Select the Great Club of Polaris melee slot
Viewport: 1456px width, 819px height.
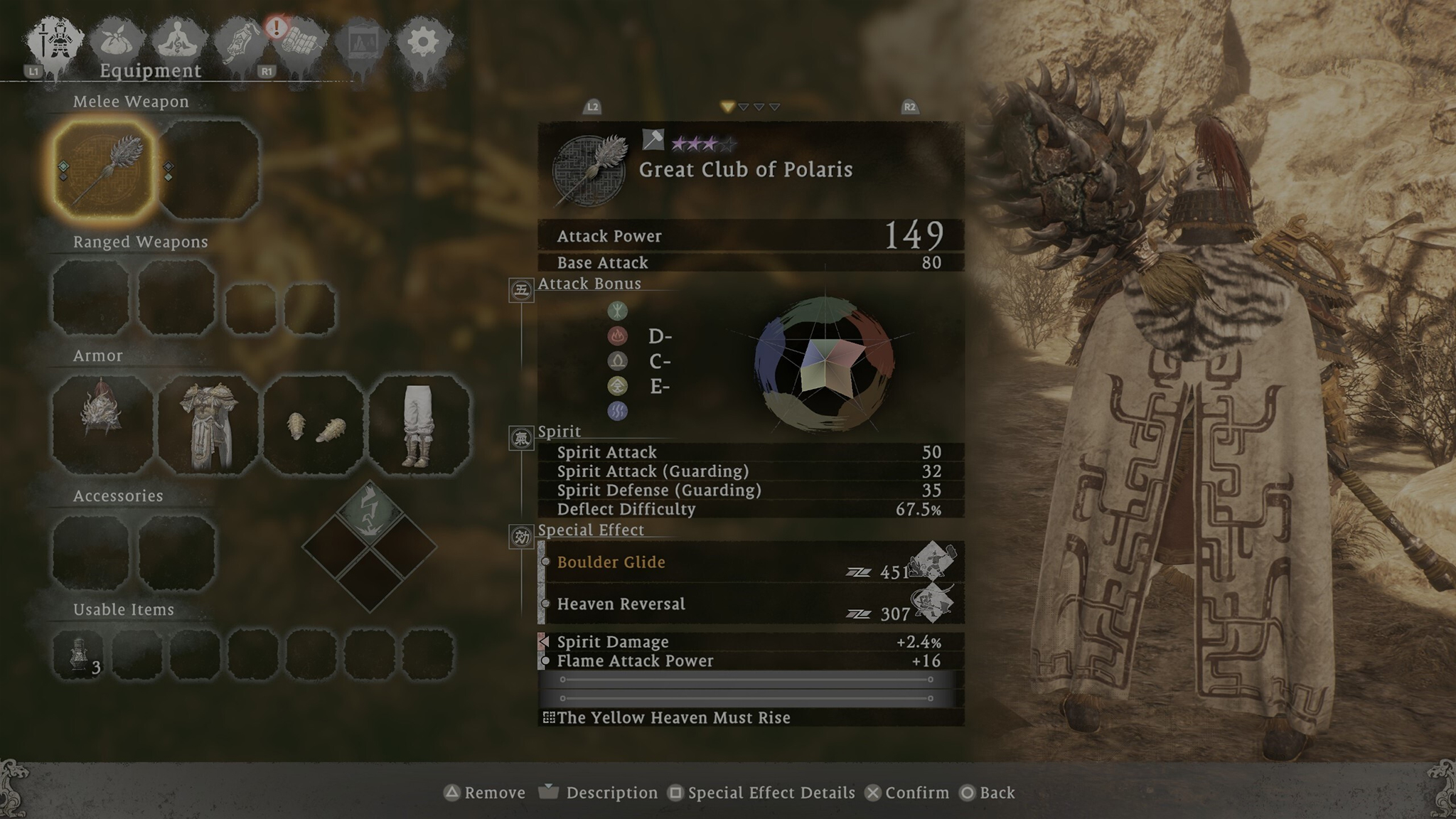tap(105, 170)
